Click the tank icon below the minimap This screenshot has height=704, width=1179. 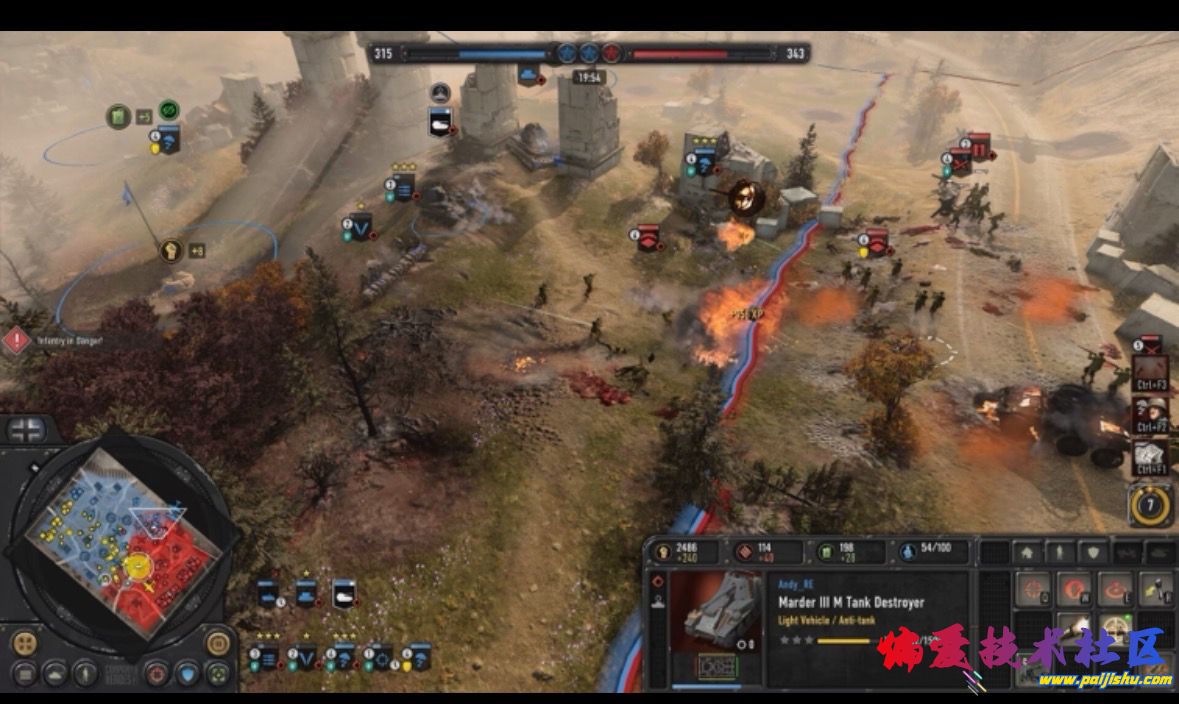click(54, 673)
